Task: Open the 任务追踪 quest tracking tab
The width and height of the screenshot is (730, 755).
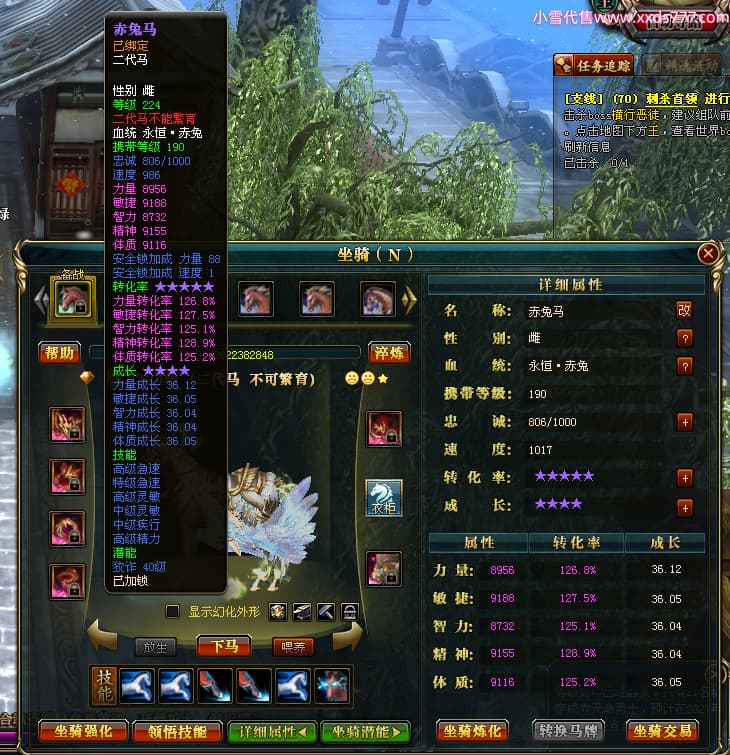Action: coord(594,66)
